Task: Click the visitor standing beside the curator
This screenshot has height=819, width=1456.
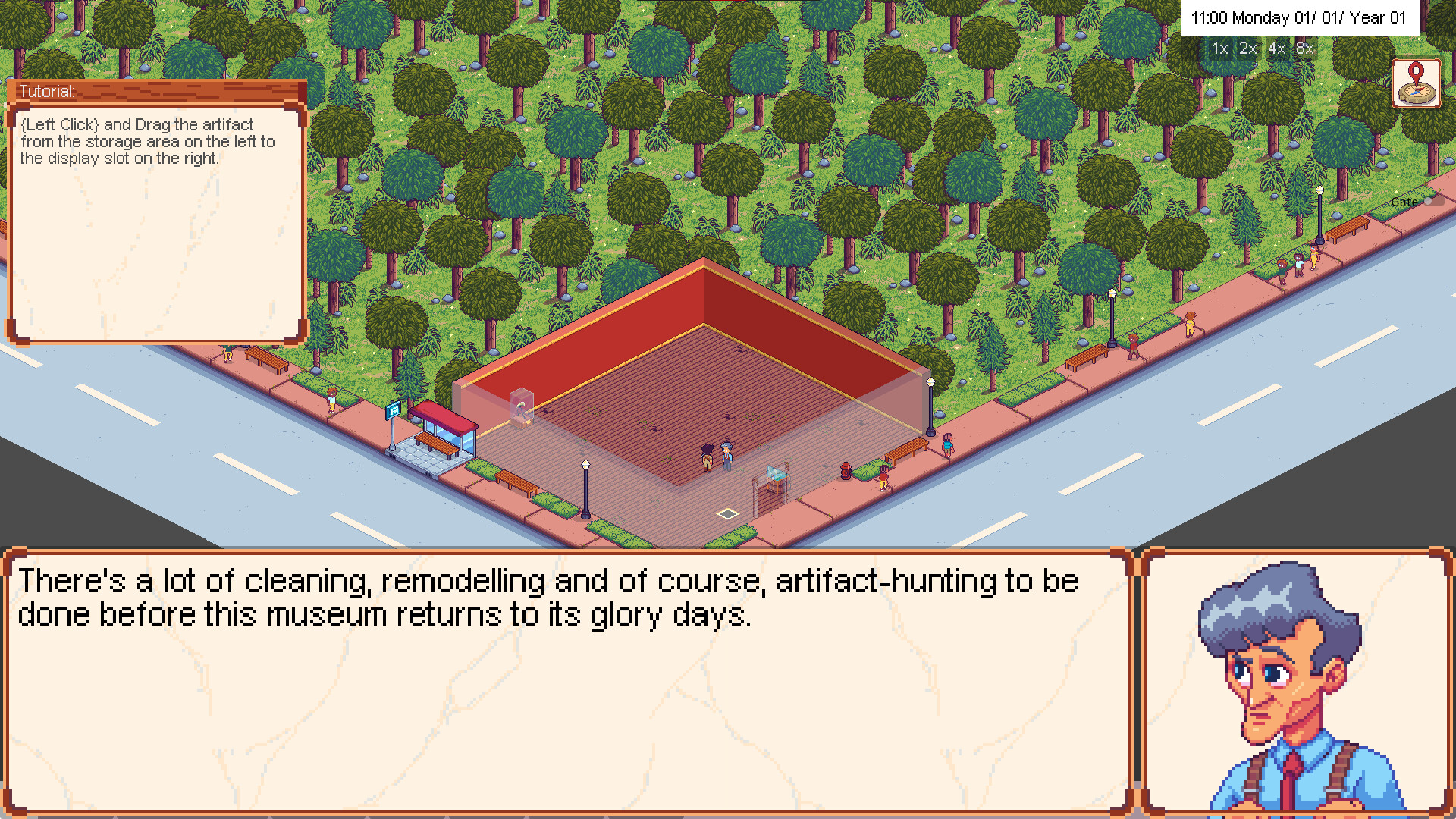Action: (708, 456)
